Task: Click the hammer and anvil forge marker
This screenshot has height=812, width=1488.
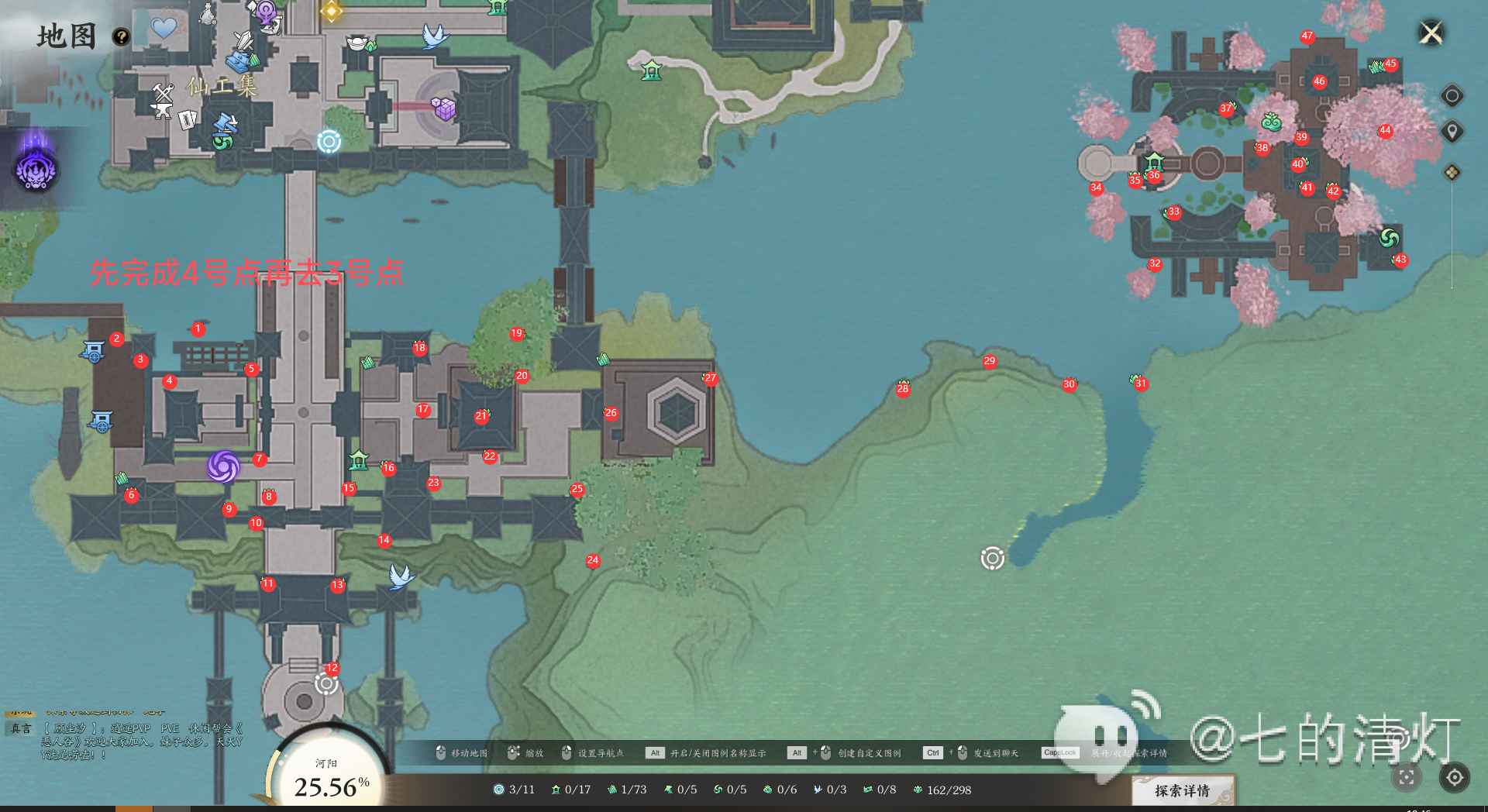Action: click(x=163, y=101)
